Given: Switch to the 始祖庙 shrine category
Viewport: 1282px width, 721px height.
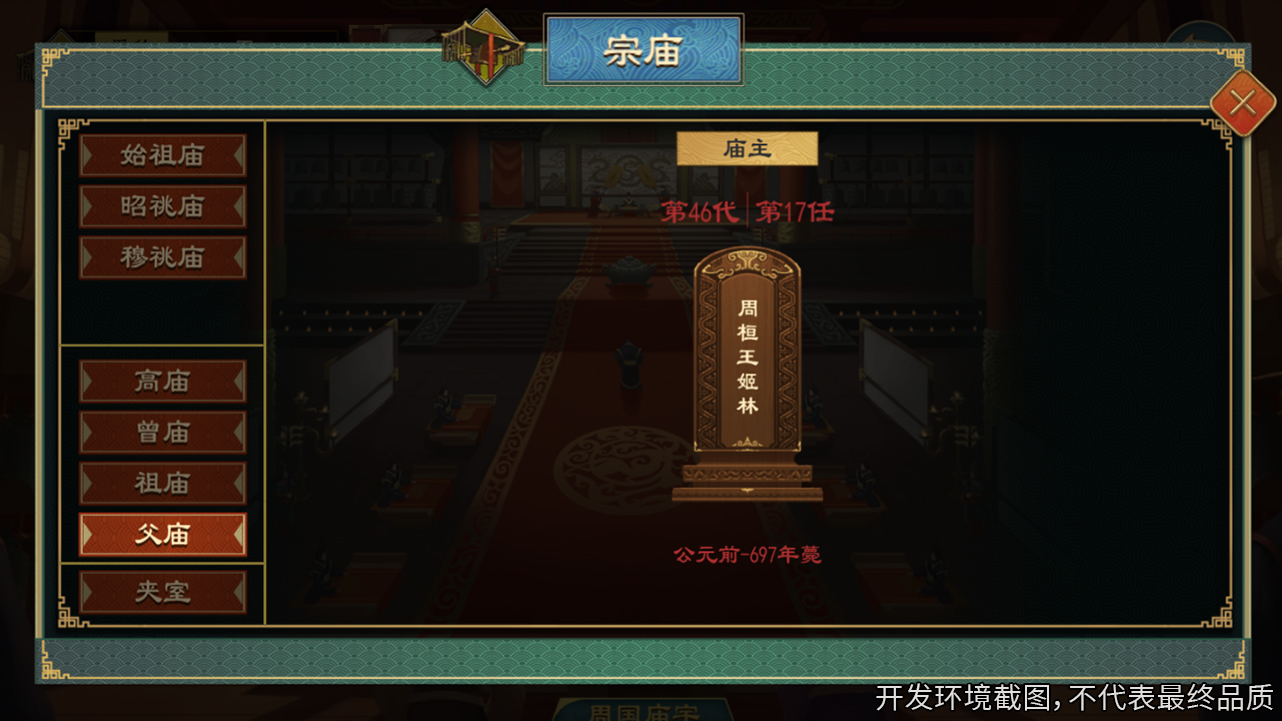Looking at the screenshot, I should coord(163,156).
